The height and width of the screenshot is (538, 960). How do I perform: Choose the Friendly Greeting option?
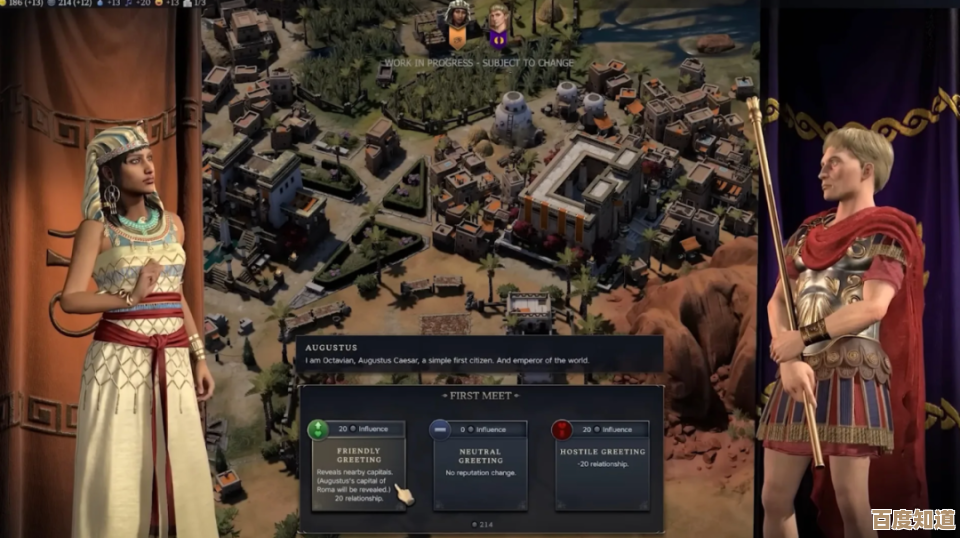(x=359, y=464)
